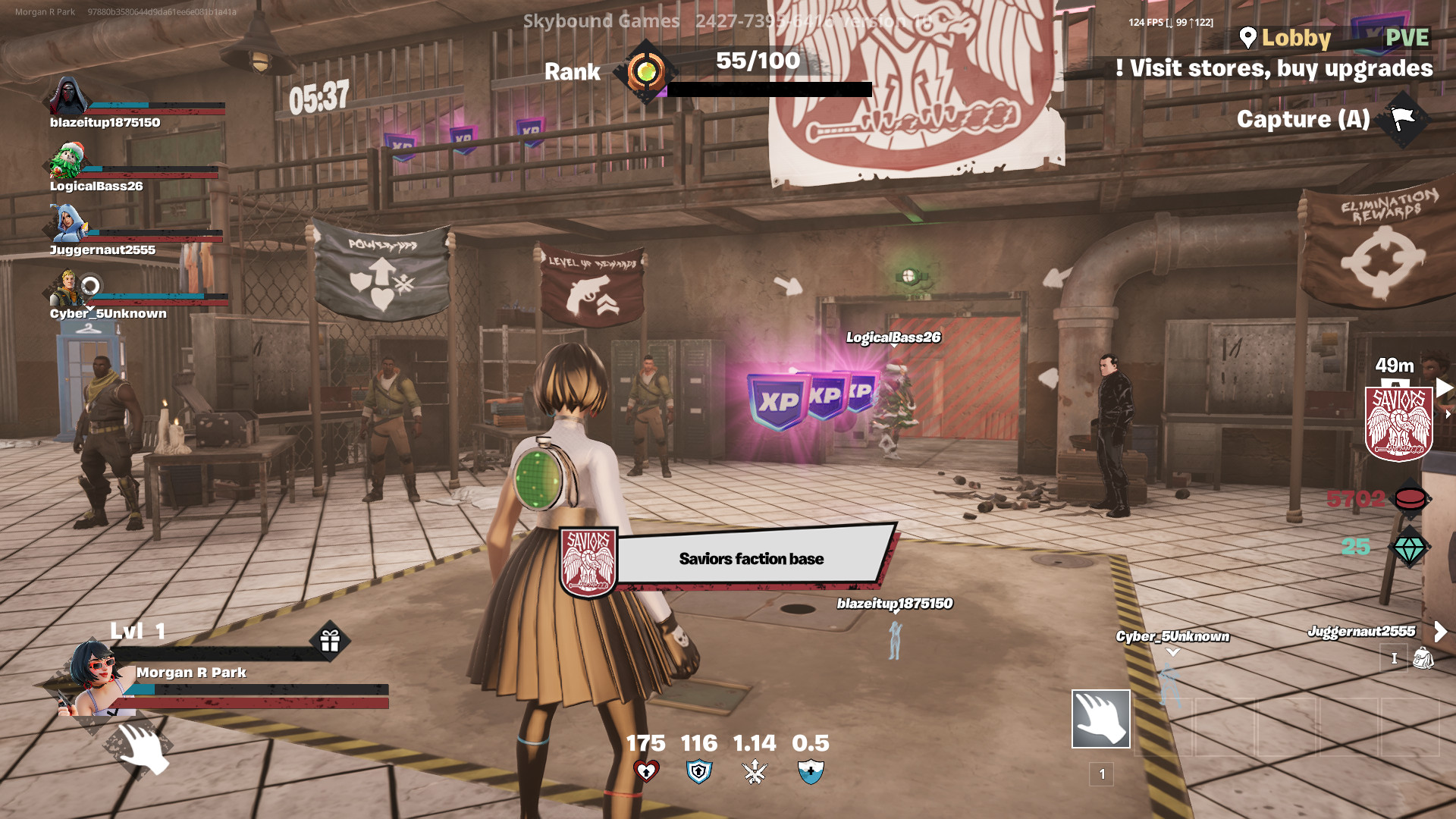Click the Capture flag icon

[1403, 119]
